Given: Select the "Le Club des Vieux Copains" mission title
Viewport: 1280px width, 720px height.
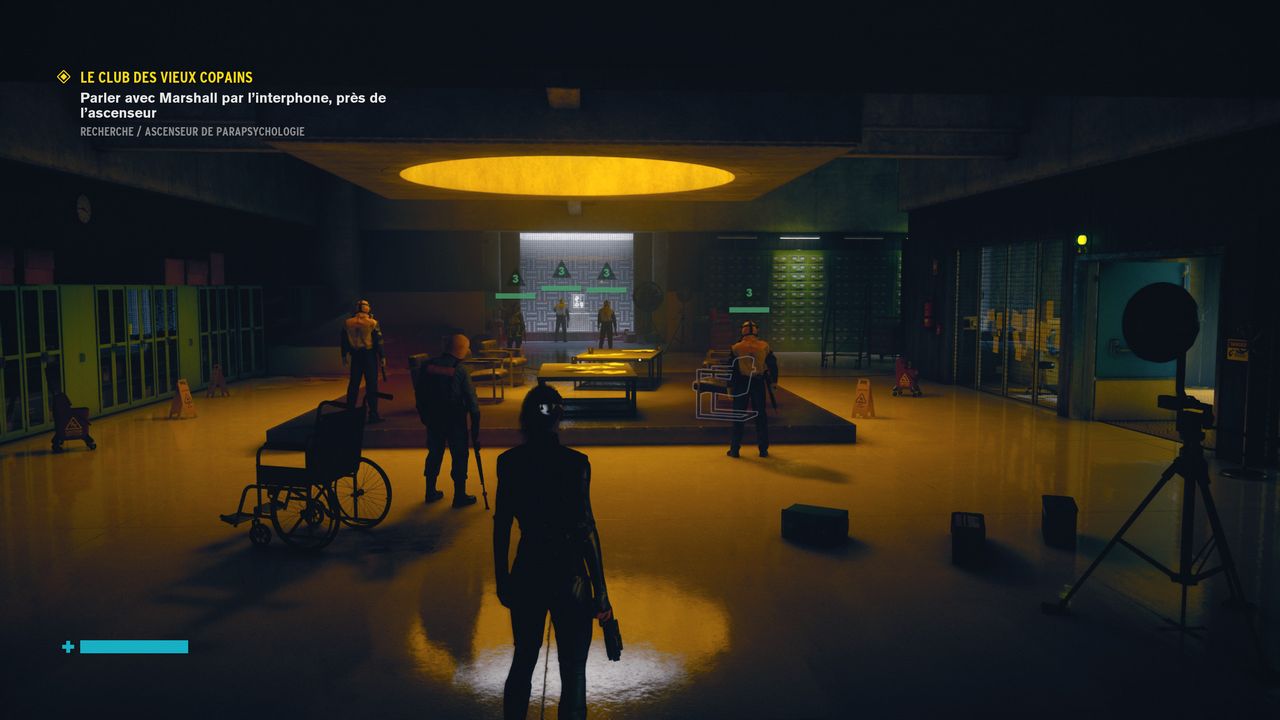Looking at the screenshot, I should [166, 77].
